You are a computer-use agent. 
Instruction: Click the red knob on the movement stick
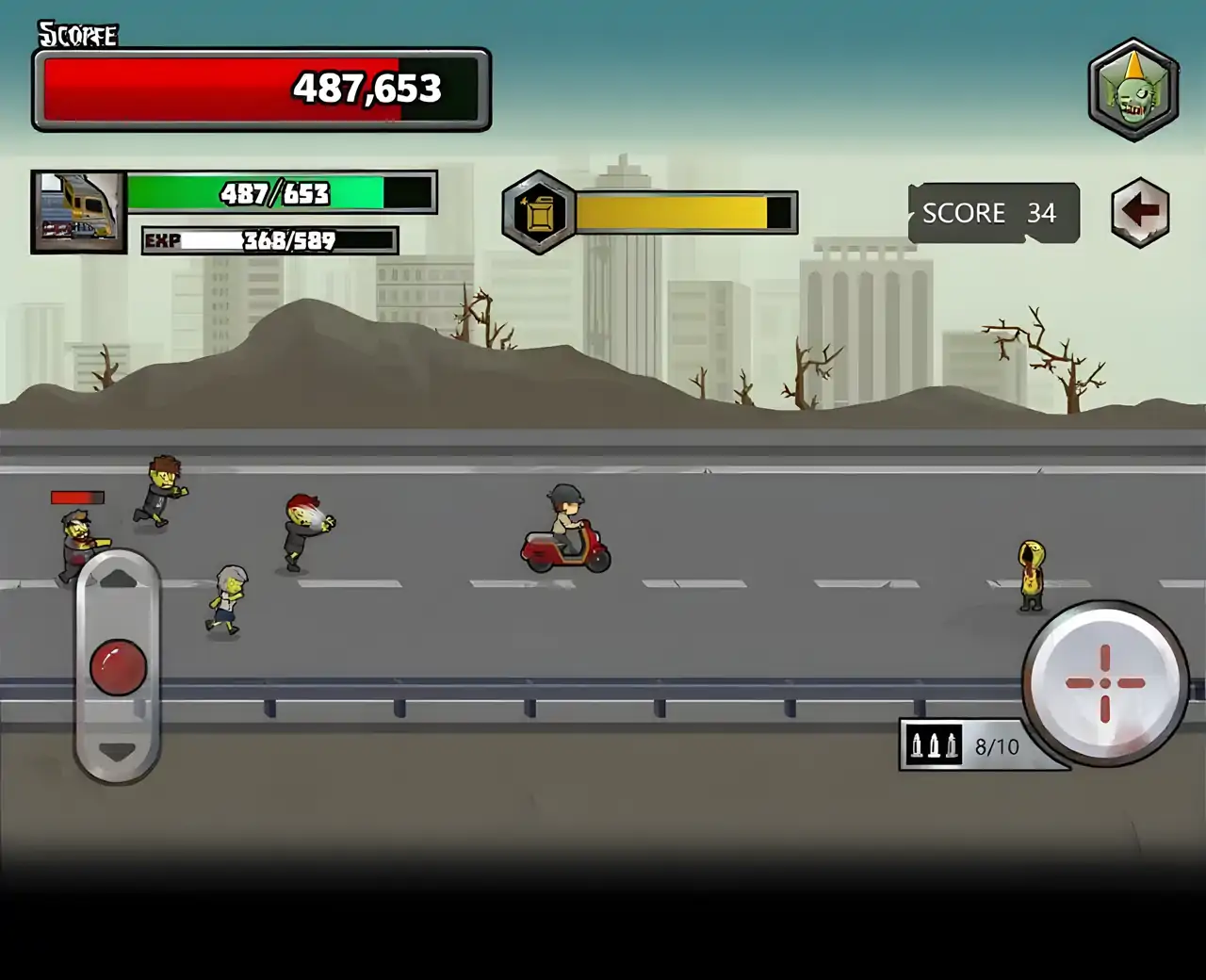tap(118, 667)
